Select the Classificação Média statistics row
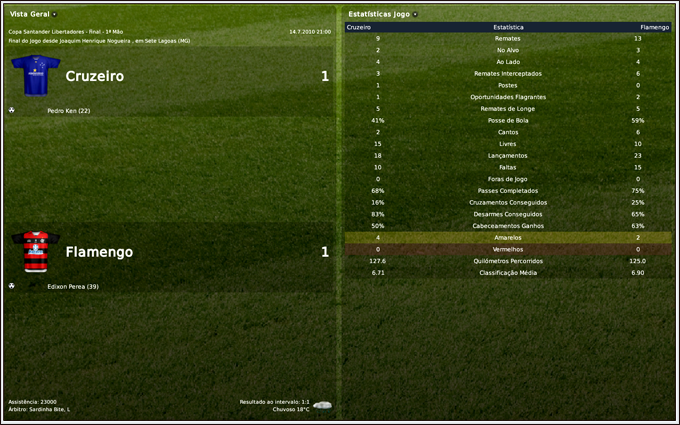The image size is (680, 425). pyautogui.click(x=508, y=272)
